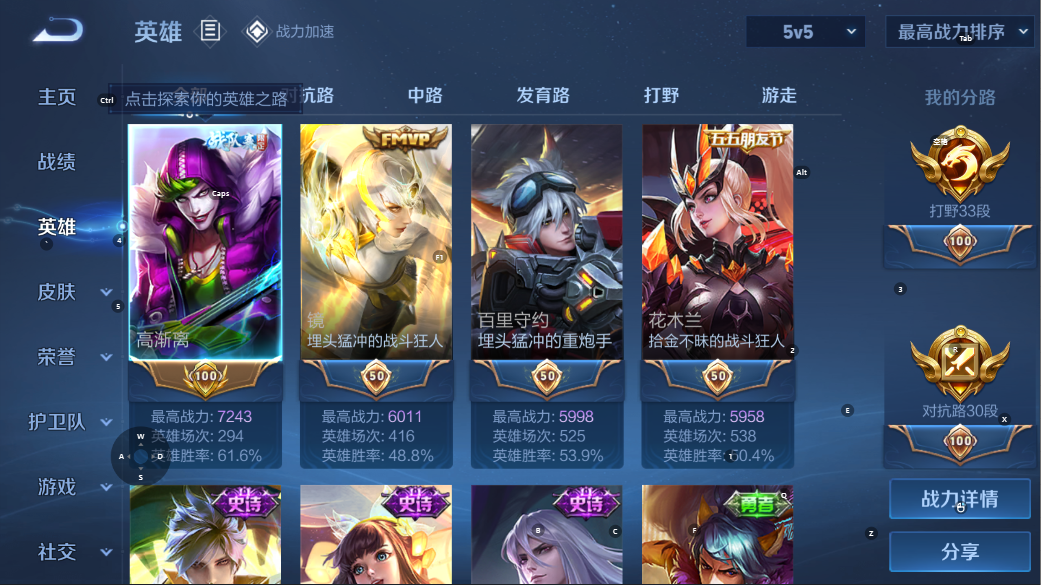The width and height of the screenshot is (1041, 585).
Task: Open the 最高战力排序 sort dropdown
Action: pyautogui.click(x=959, y=32)
